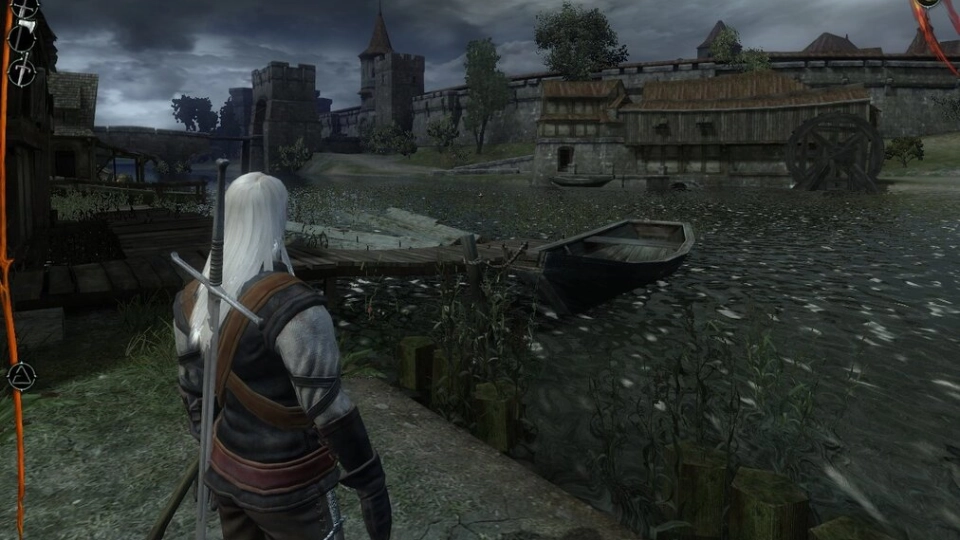Activate the triangle witcher sign icon
The image size is (960, 540).
21,376
